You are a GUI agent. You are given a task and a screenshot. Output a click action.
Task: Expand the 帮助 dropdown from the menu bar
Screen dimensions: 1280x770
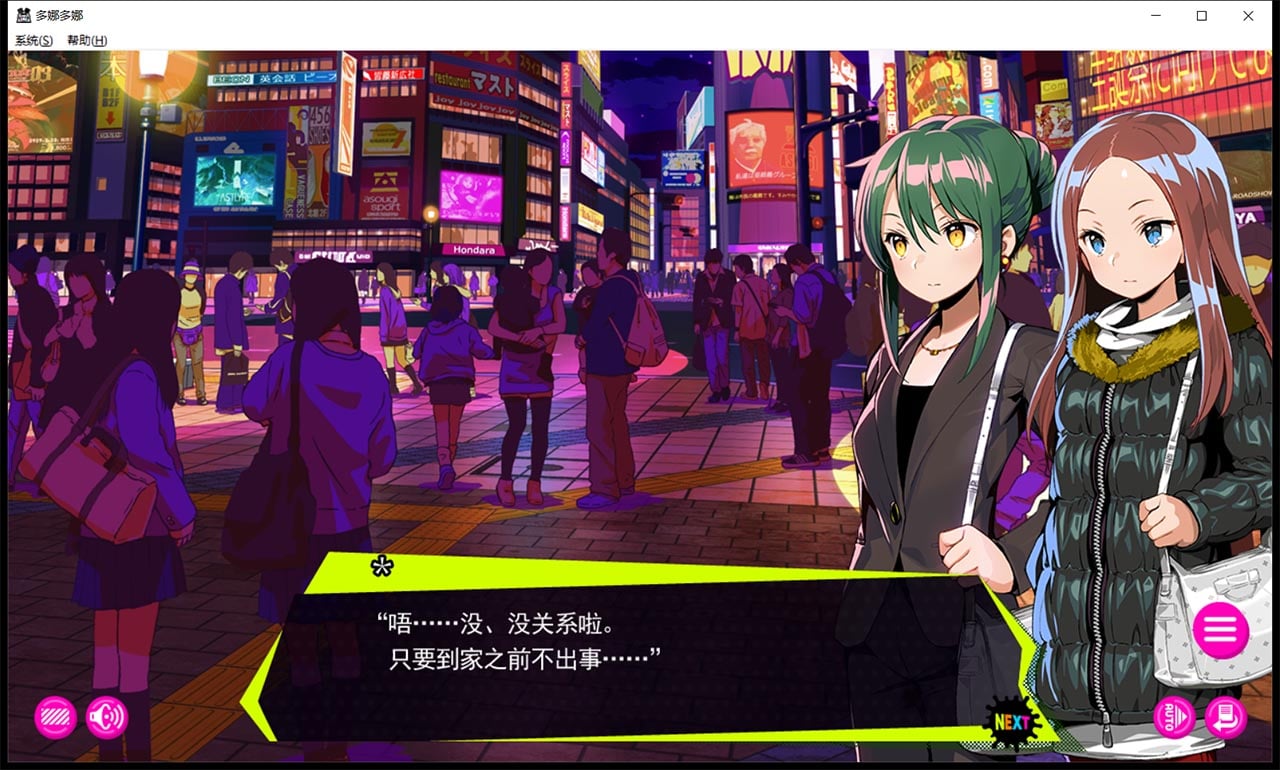tap(86, 40)
